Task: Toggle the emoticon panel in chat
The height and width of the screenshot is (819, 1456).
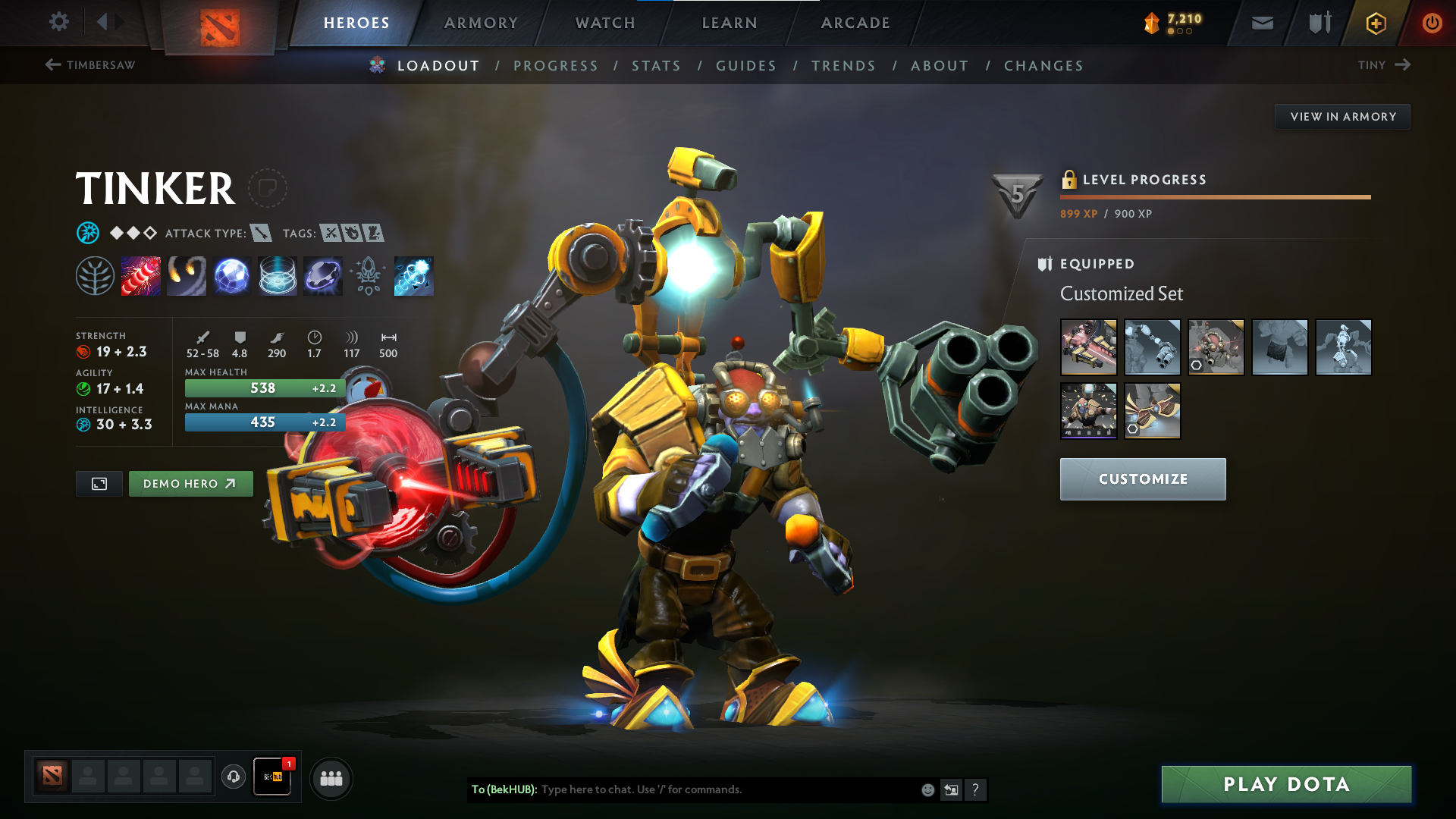Action: coord(927,789)
